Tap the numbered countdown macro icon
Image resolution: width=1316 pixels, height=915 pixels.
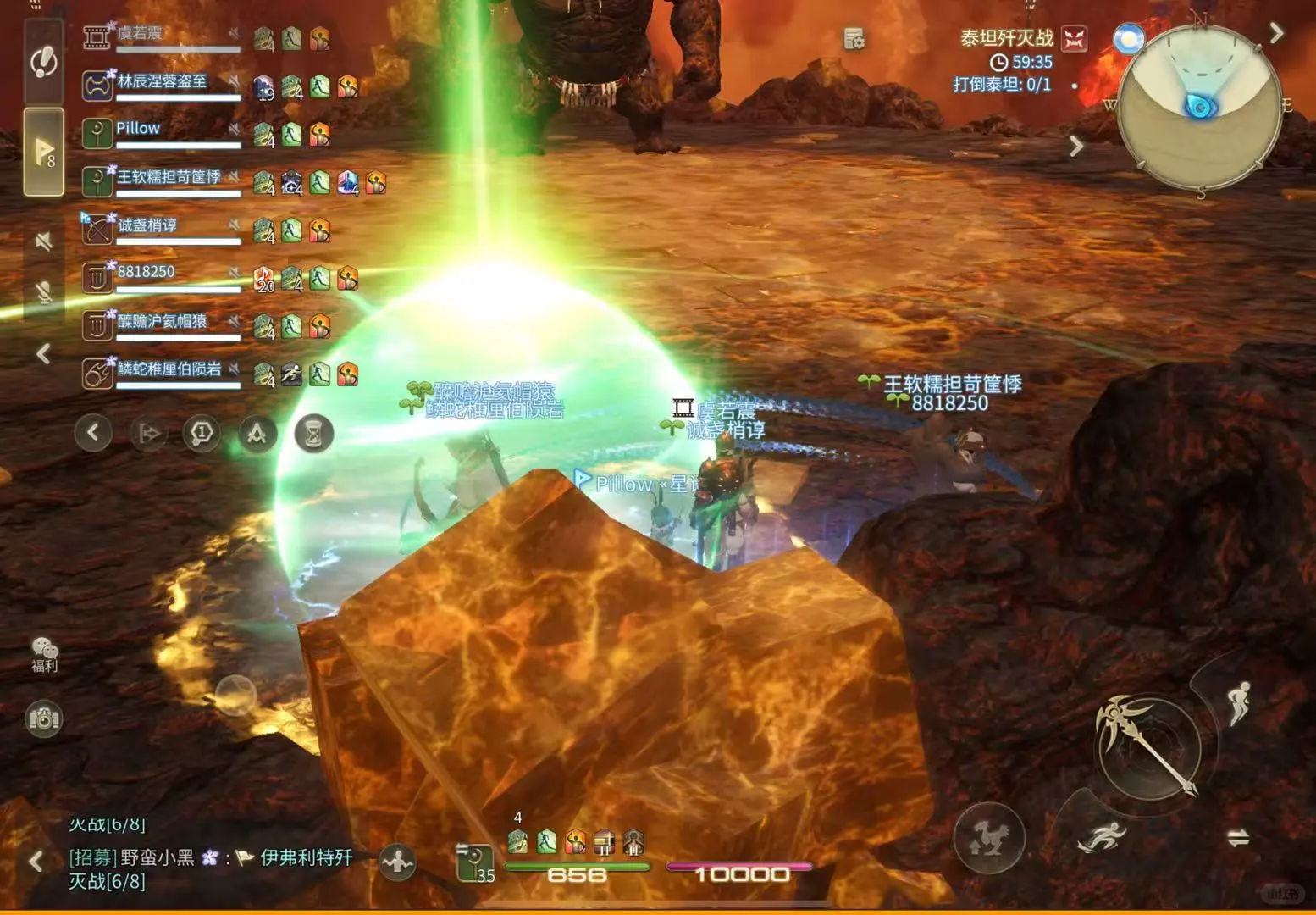coord(200,433)
